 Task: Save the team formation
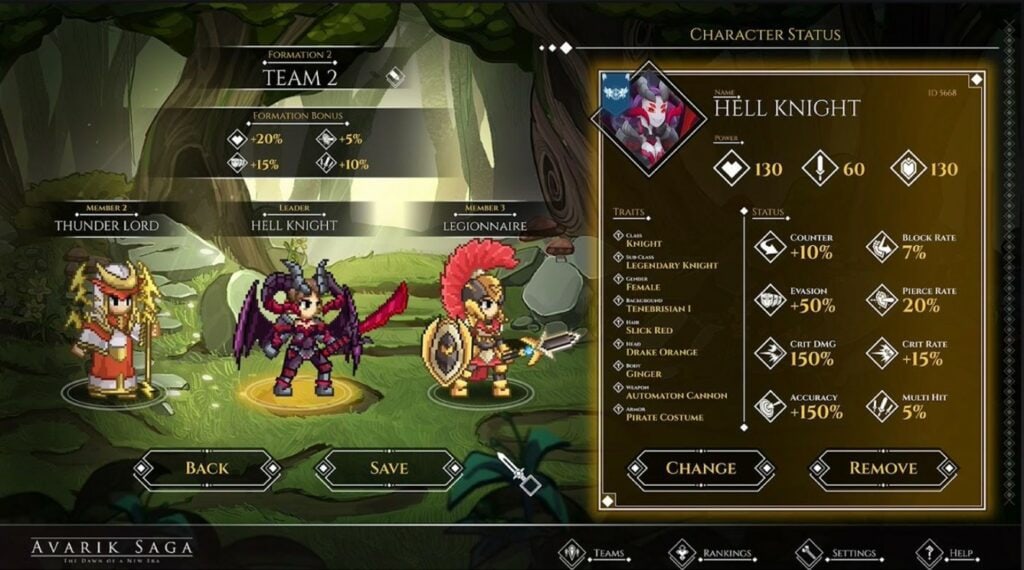pos(388,468)
